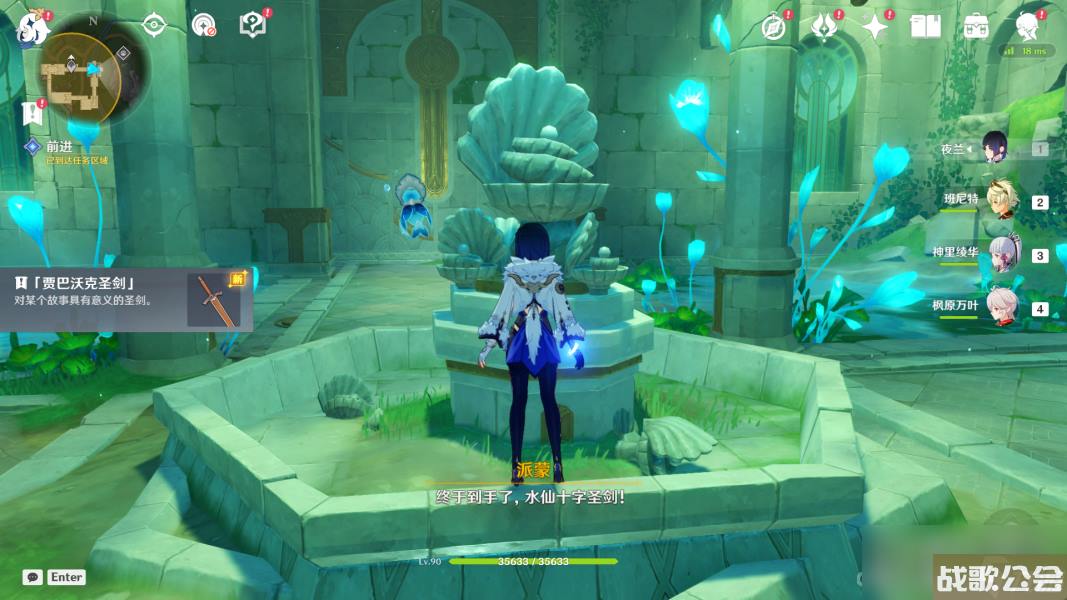Viewport: 1067px width, 600px height.
Task: Click the eye-shaped elemental sight icon
Action: (154, 25)
